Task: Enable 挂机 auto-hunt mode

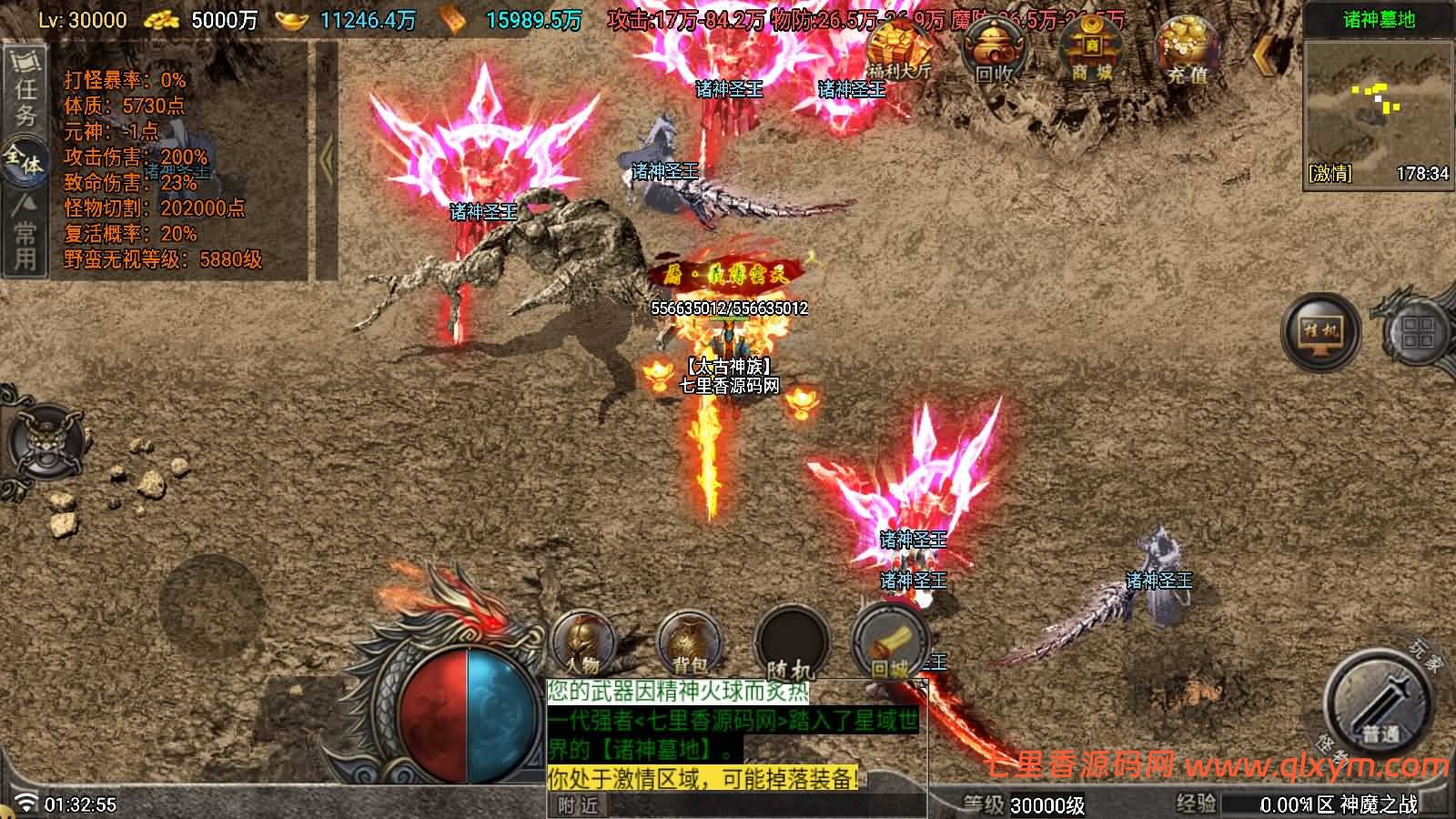Action: pos(1319,332)
